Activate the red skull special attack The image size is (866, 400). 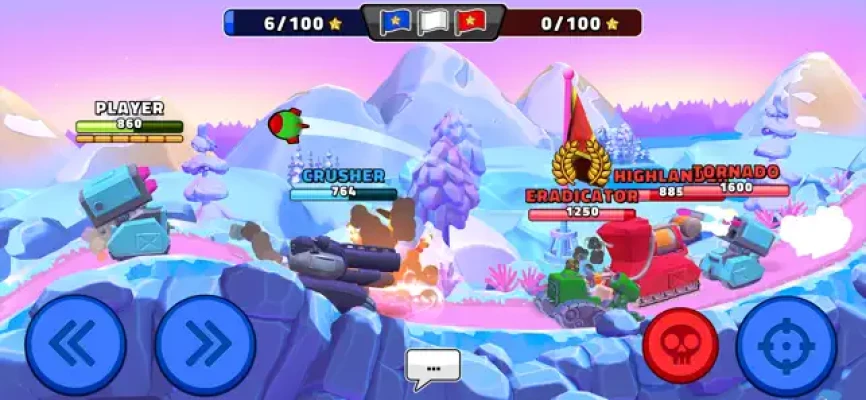click(681, 345)
